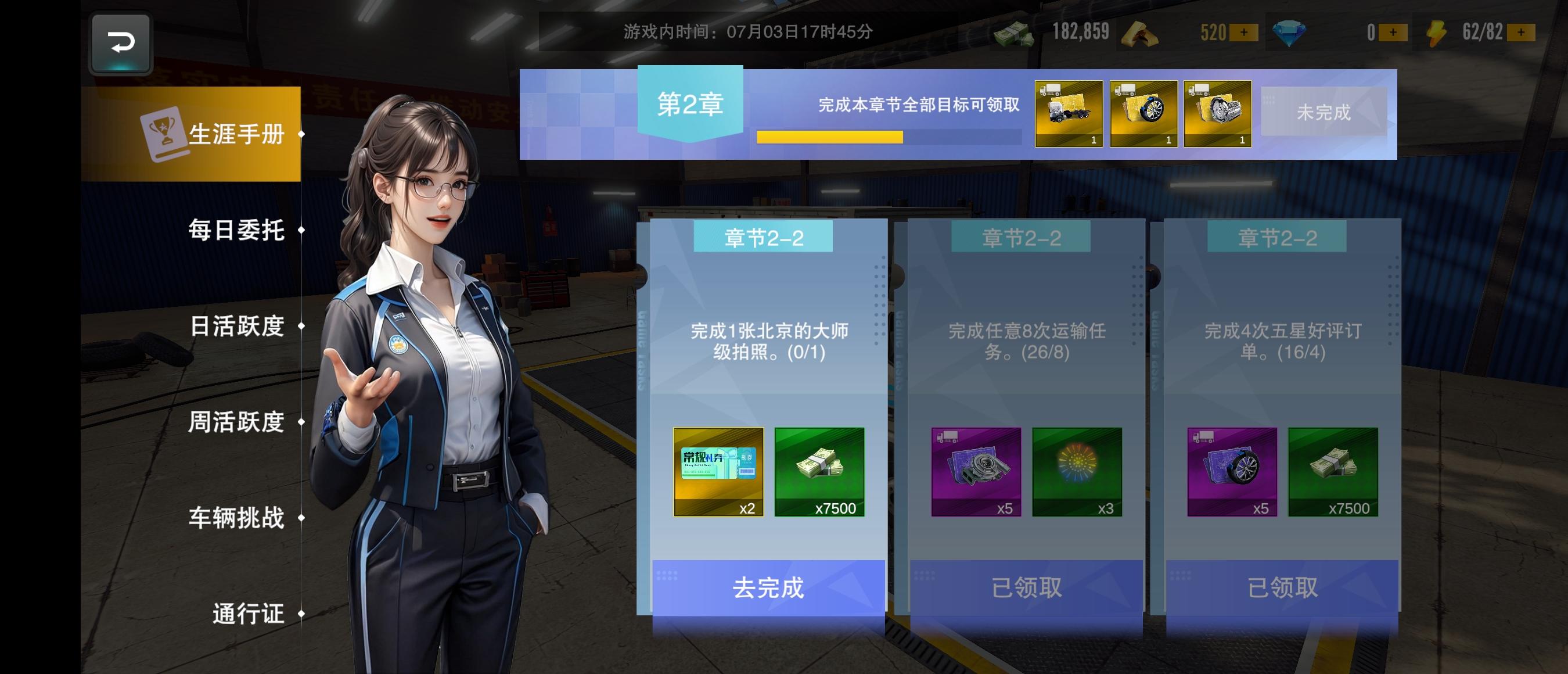Tap the 去完成 button

pos(768,587)
